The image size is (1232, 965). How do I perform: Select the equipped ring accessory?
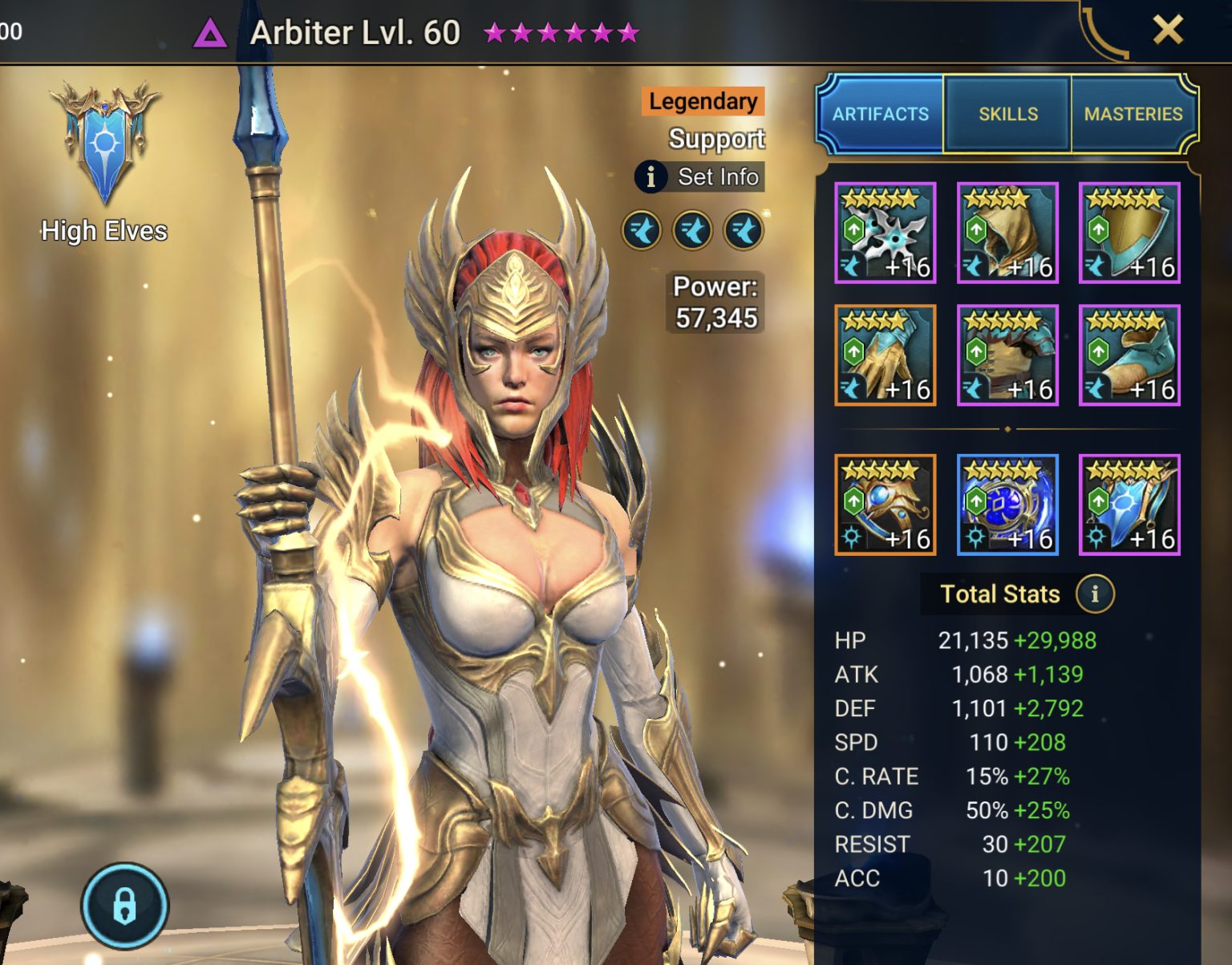click(x=885, y=503)
